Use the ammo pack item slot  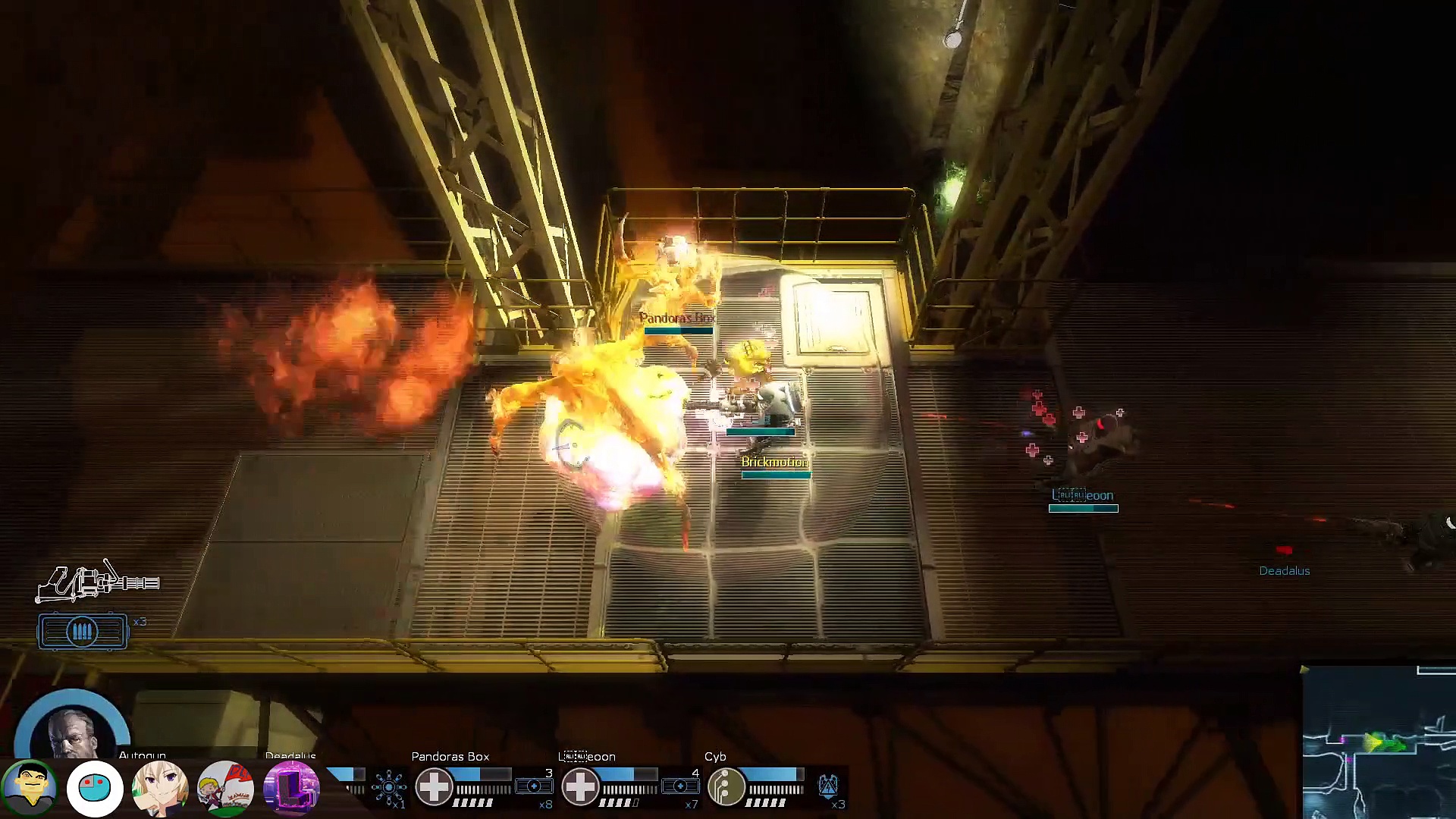pyautogui.click(x=83, y=632)
